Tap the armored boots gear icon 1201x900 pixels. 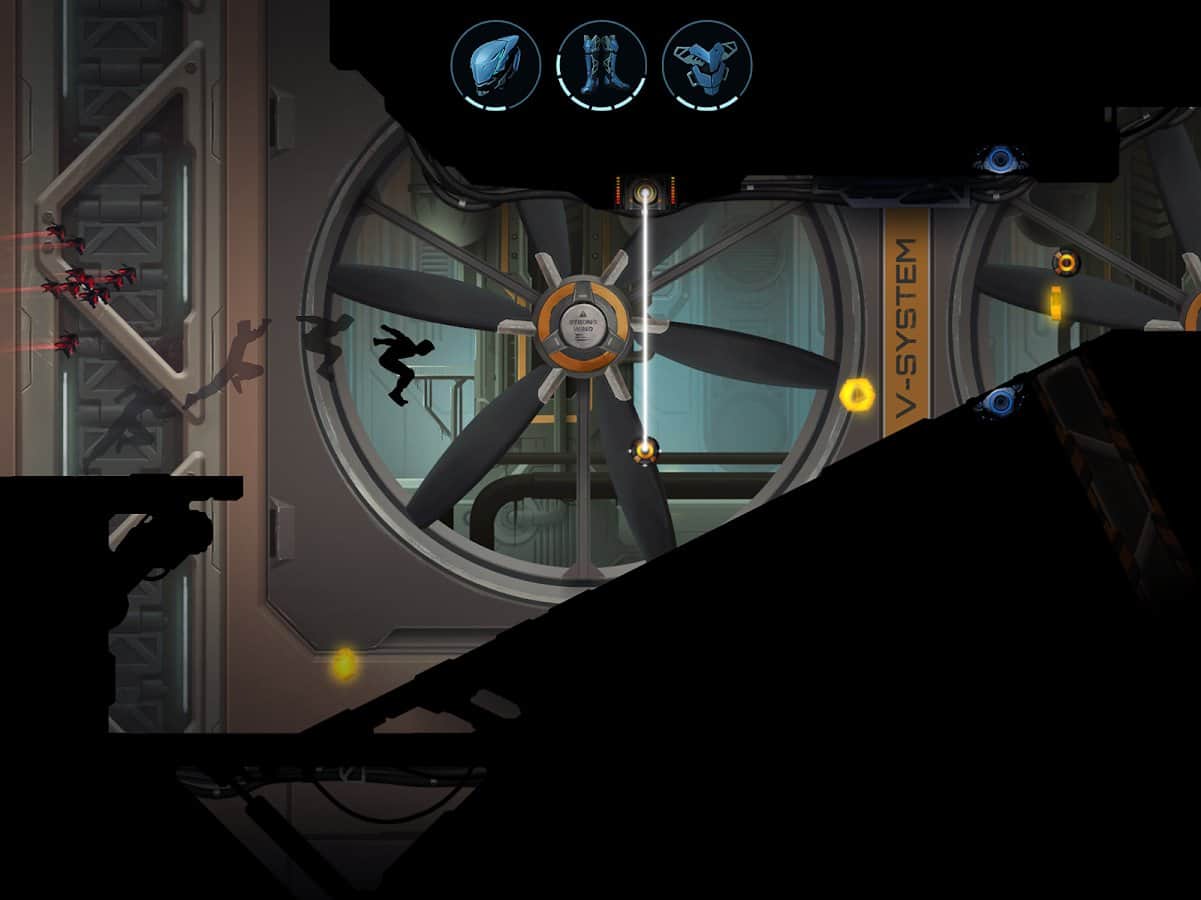(602, 65)
